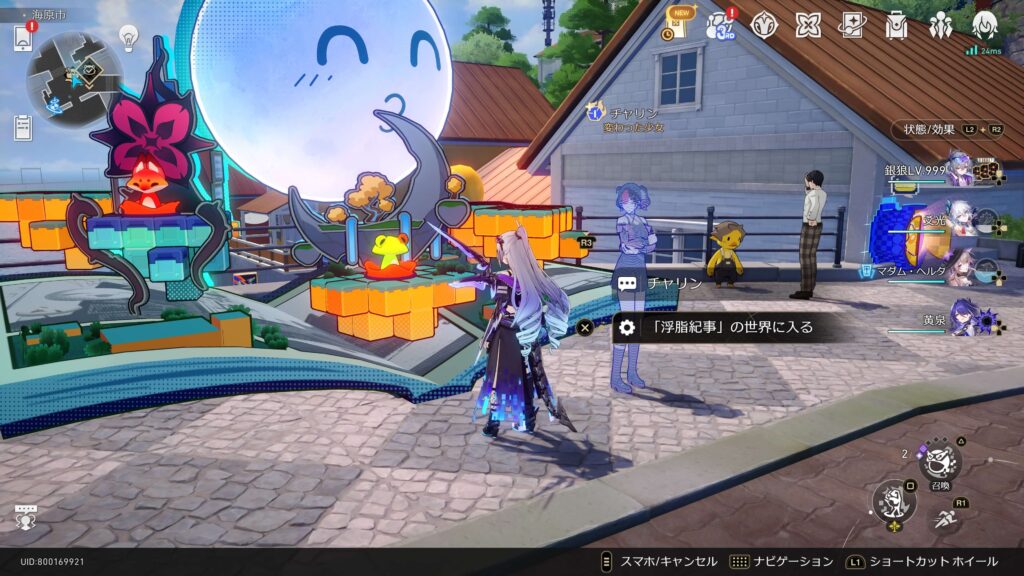
Task: Switch to party member 爻光
Action: (962, 218)
